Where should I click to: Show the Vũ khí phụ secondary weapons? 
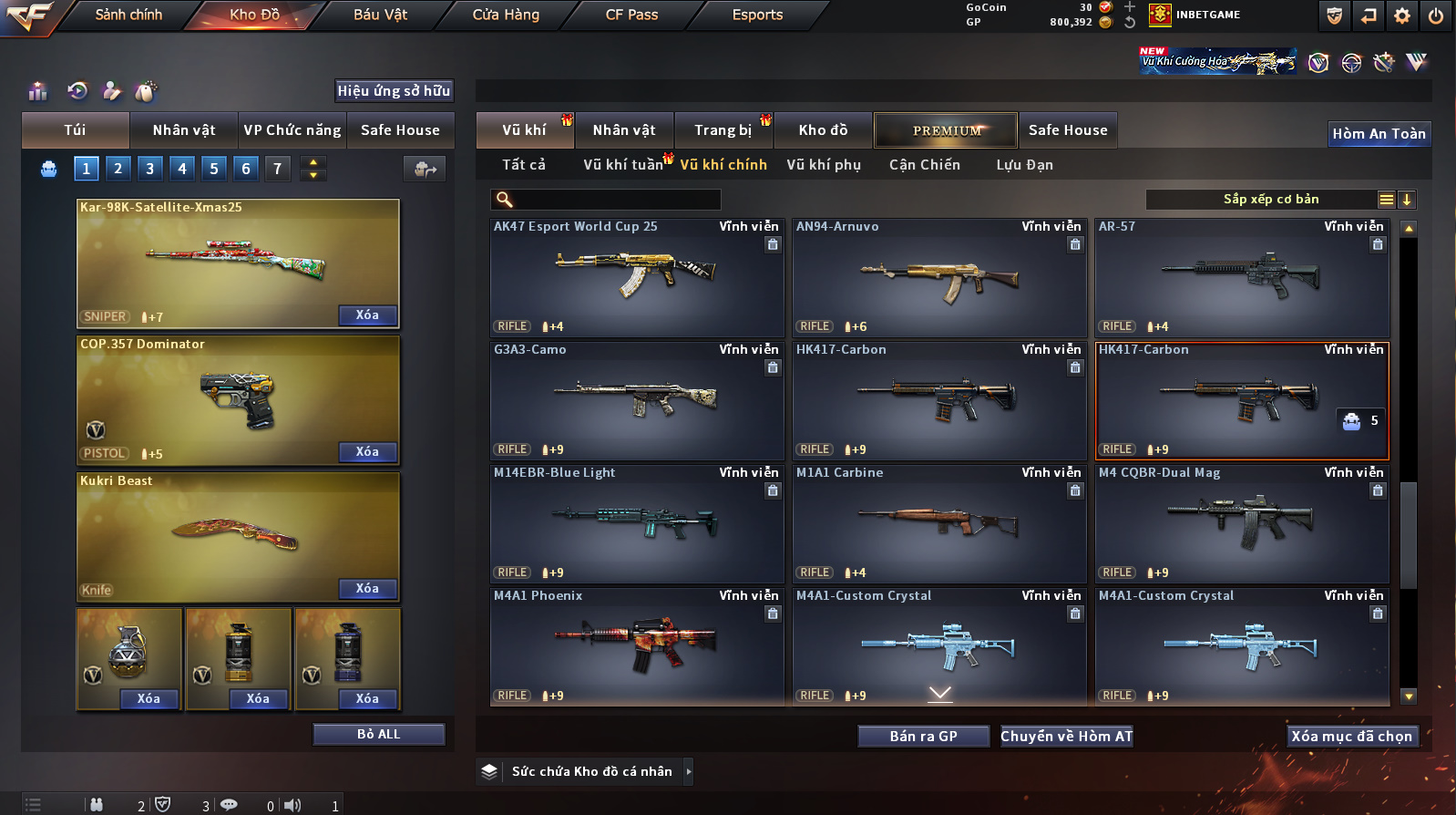[824, 165]
